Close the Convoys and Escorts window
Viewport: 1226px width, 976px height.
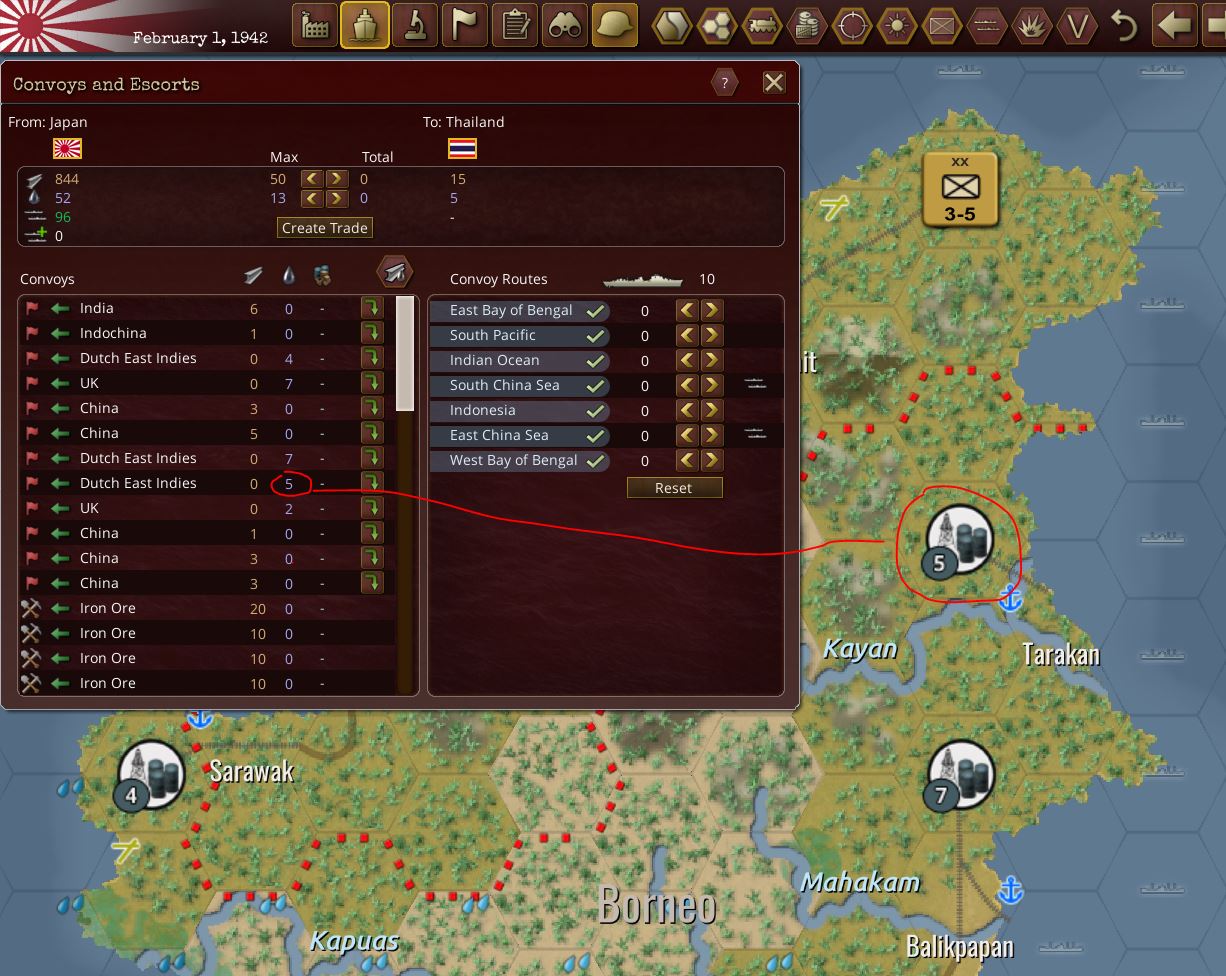[774, 82]
